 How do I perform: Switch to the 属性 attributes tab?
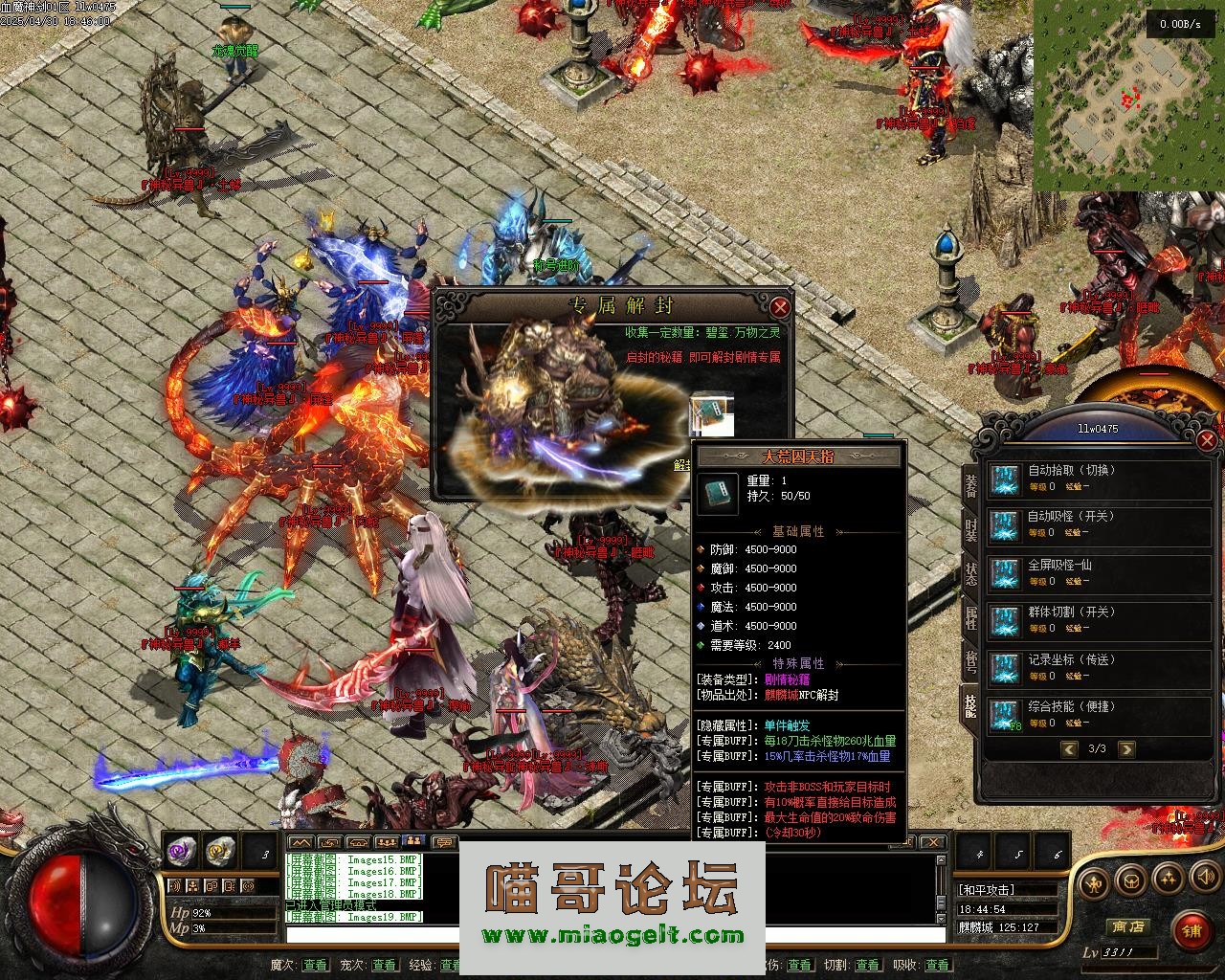pos(970,619)
